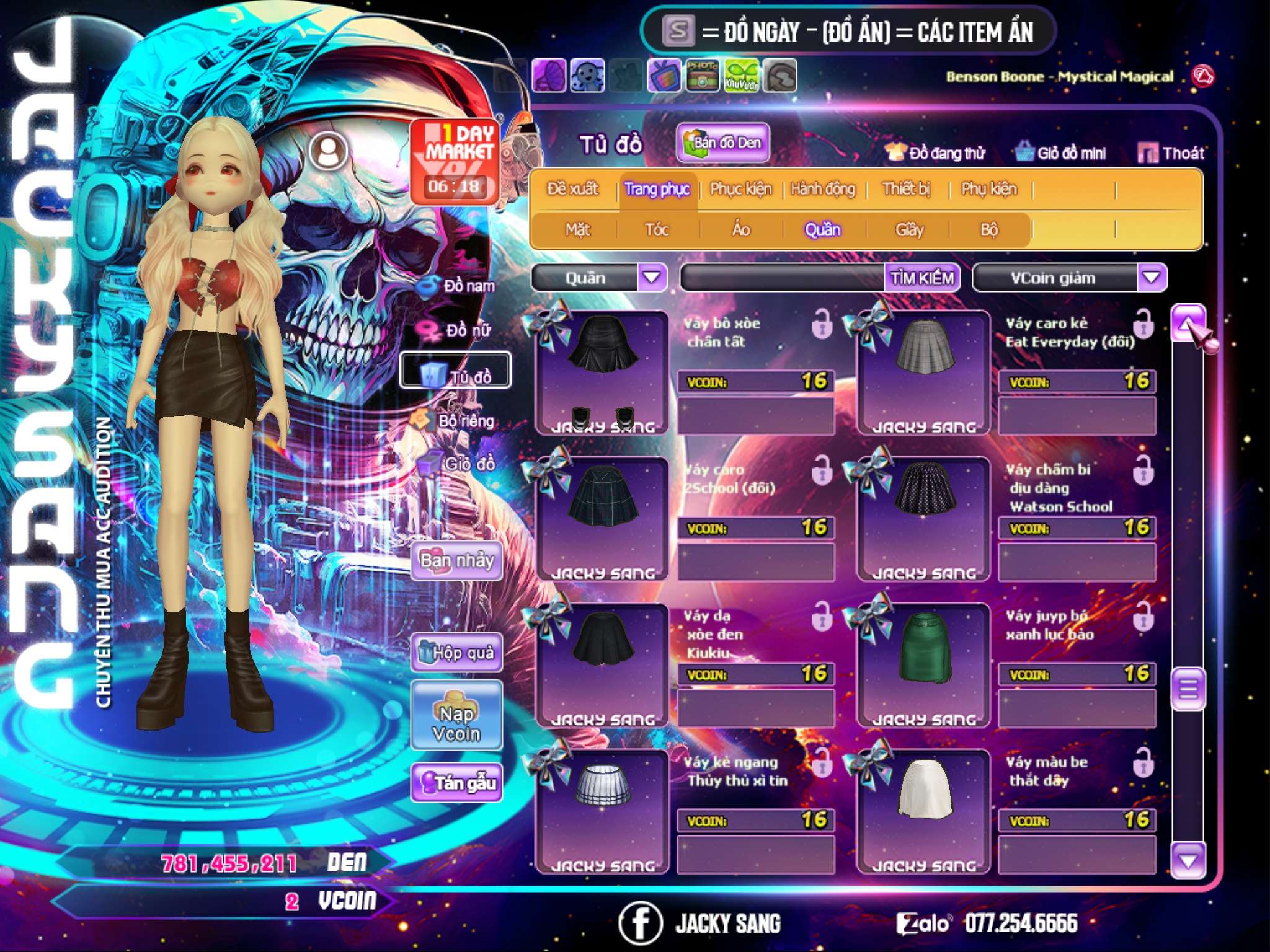
Task: Select the Tóc hair subcategory
Action: click(x=657, y=230)
